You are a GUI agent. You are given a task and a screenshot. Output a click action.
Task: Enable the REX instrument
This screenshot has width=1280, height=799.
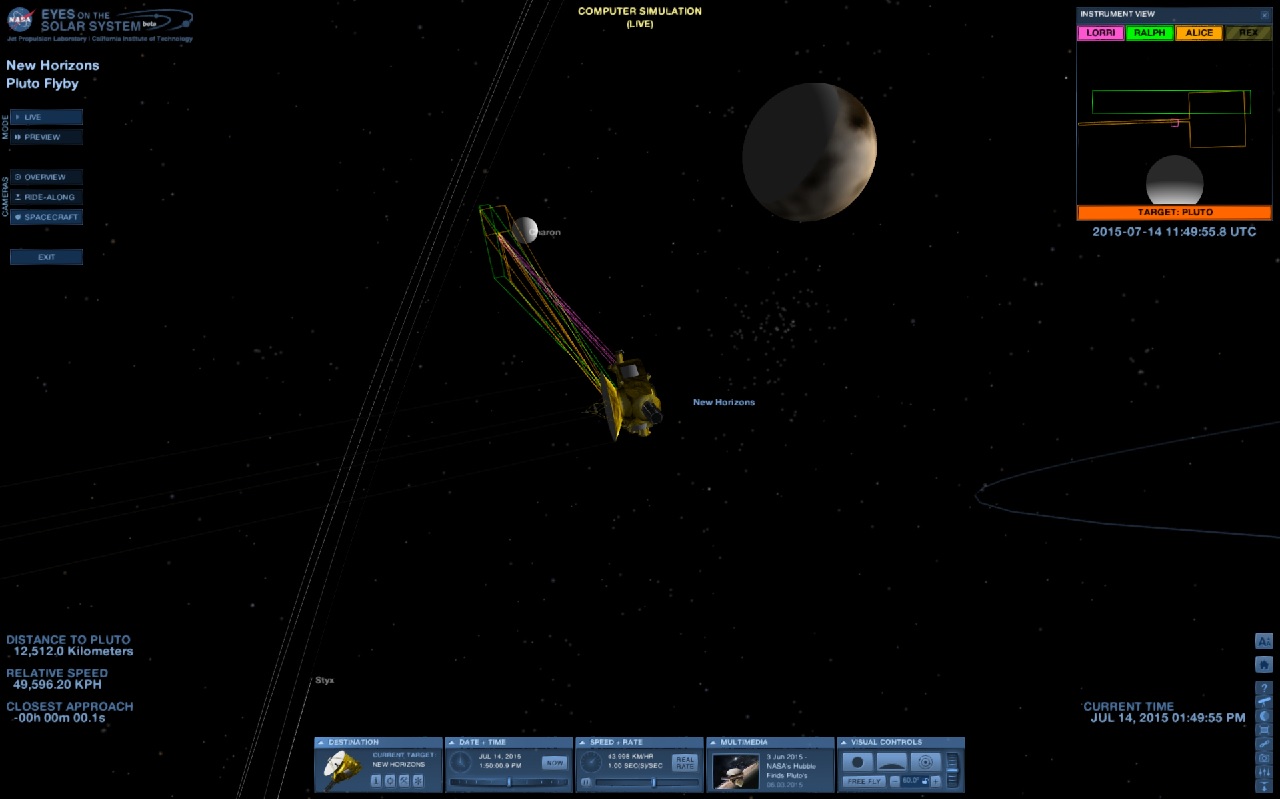click(x=1247, y=33)
